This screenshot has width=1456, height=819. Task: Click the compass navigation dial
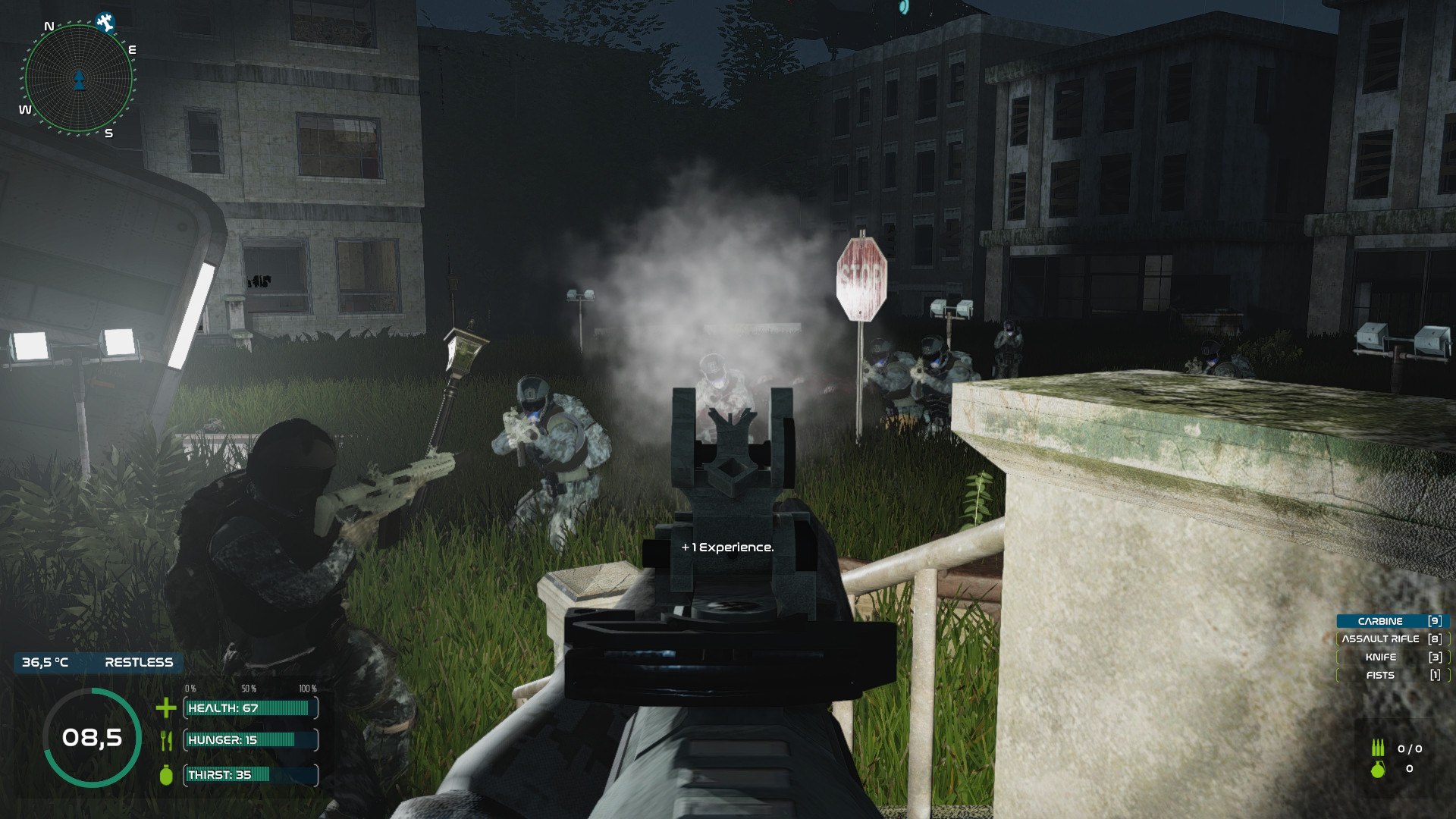(x=78, y=78)
